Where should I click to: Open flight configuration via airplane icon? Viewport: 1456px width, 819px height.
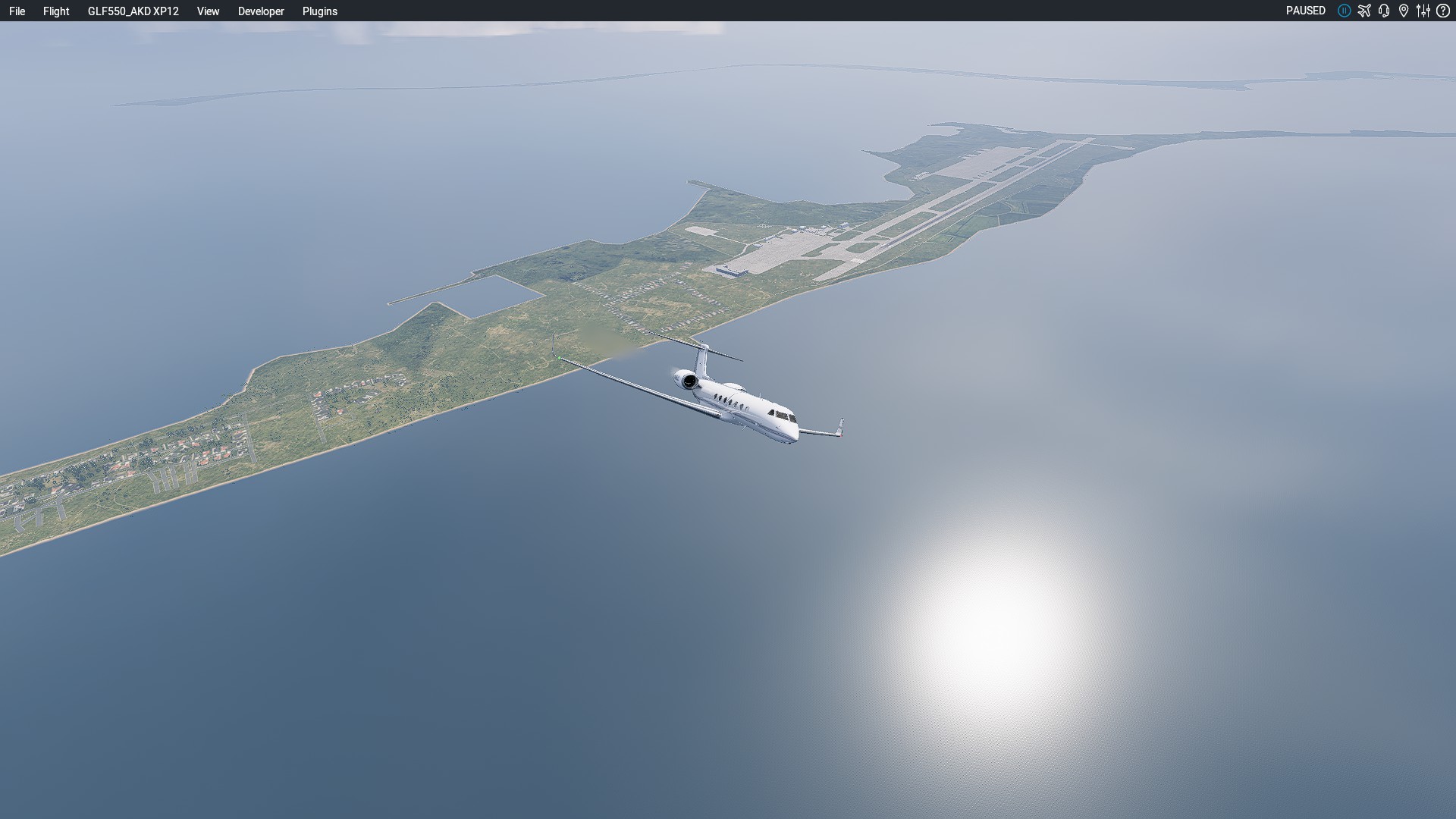(x=1364, y=11)
